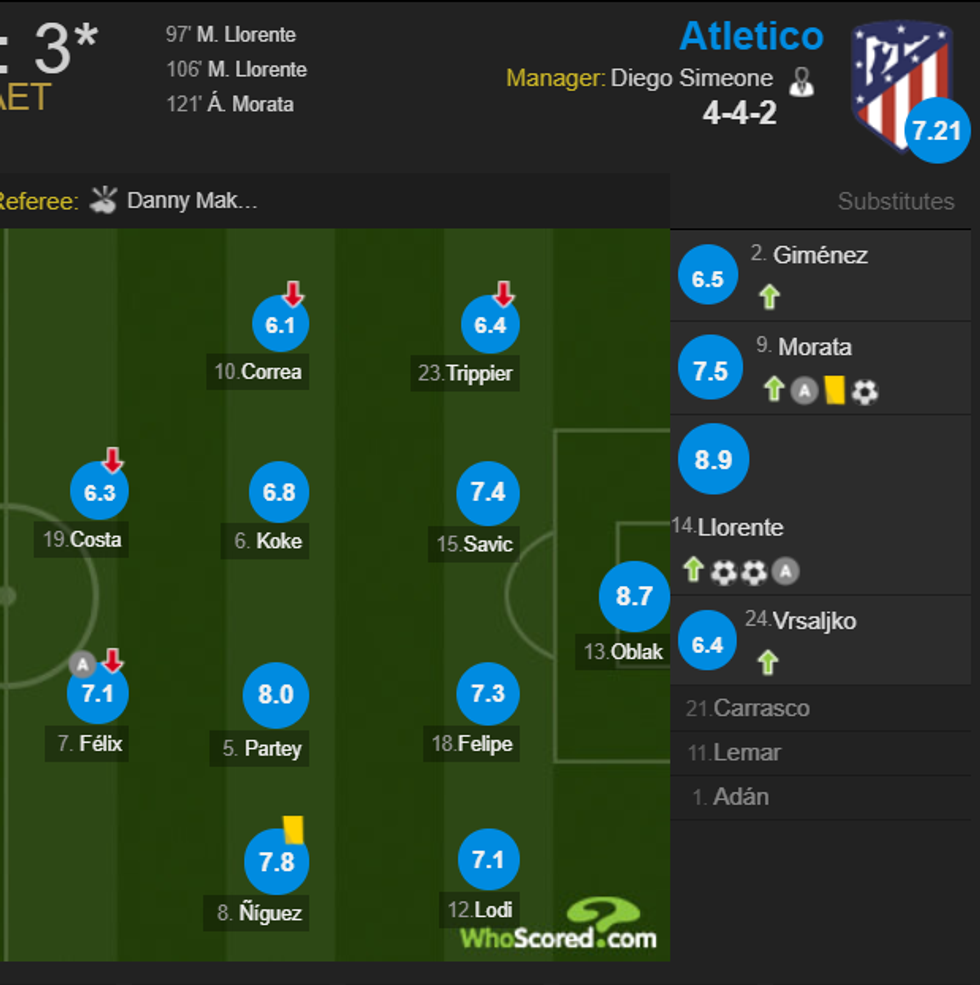Open the Atletico team name link
Viewport: 980px width, 985px height.
pyautogui.click(x=751, y=36)
